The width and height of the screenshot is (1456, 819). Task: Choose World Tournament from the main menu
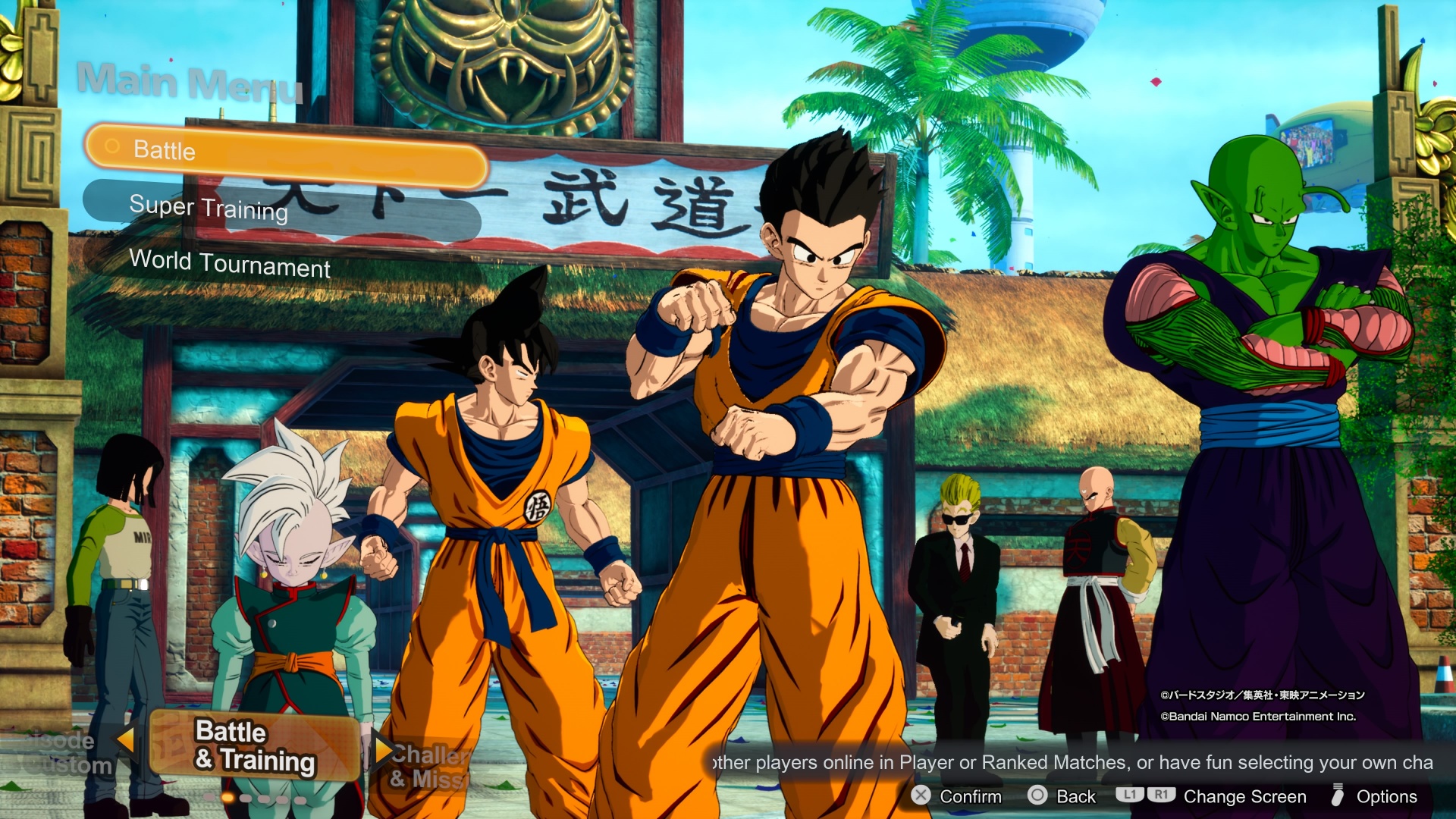point(230,263)
